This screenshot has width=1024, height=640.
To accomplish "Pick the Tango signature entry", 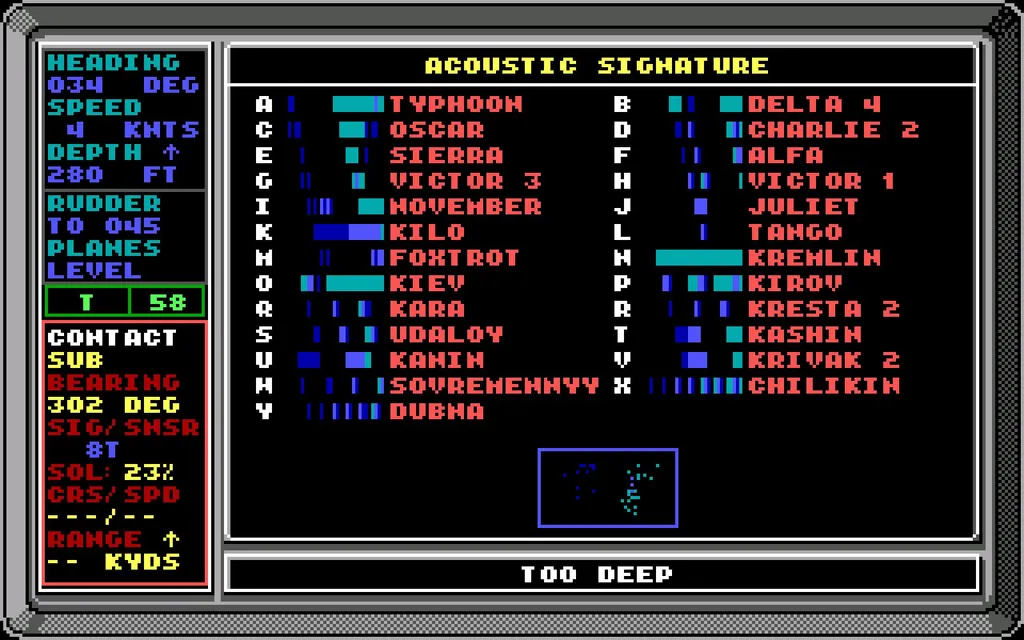I will [x=795, y=232].
